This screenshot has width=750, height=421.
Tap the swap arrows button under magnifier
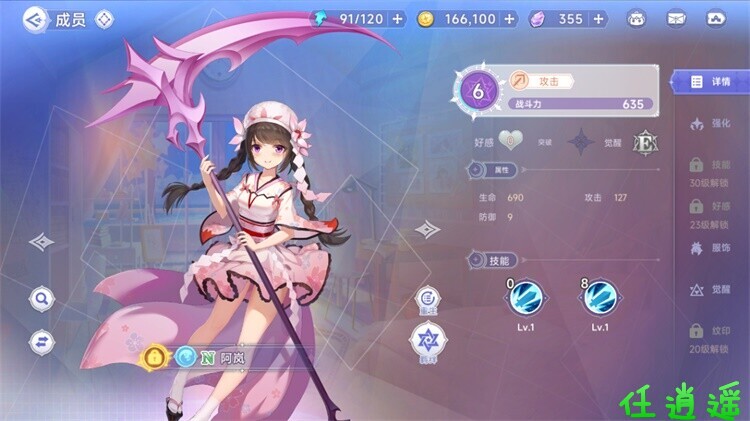point(41,340)
